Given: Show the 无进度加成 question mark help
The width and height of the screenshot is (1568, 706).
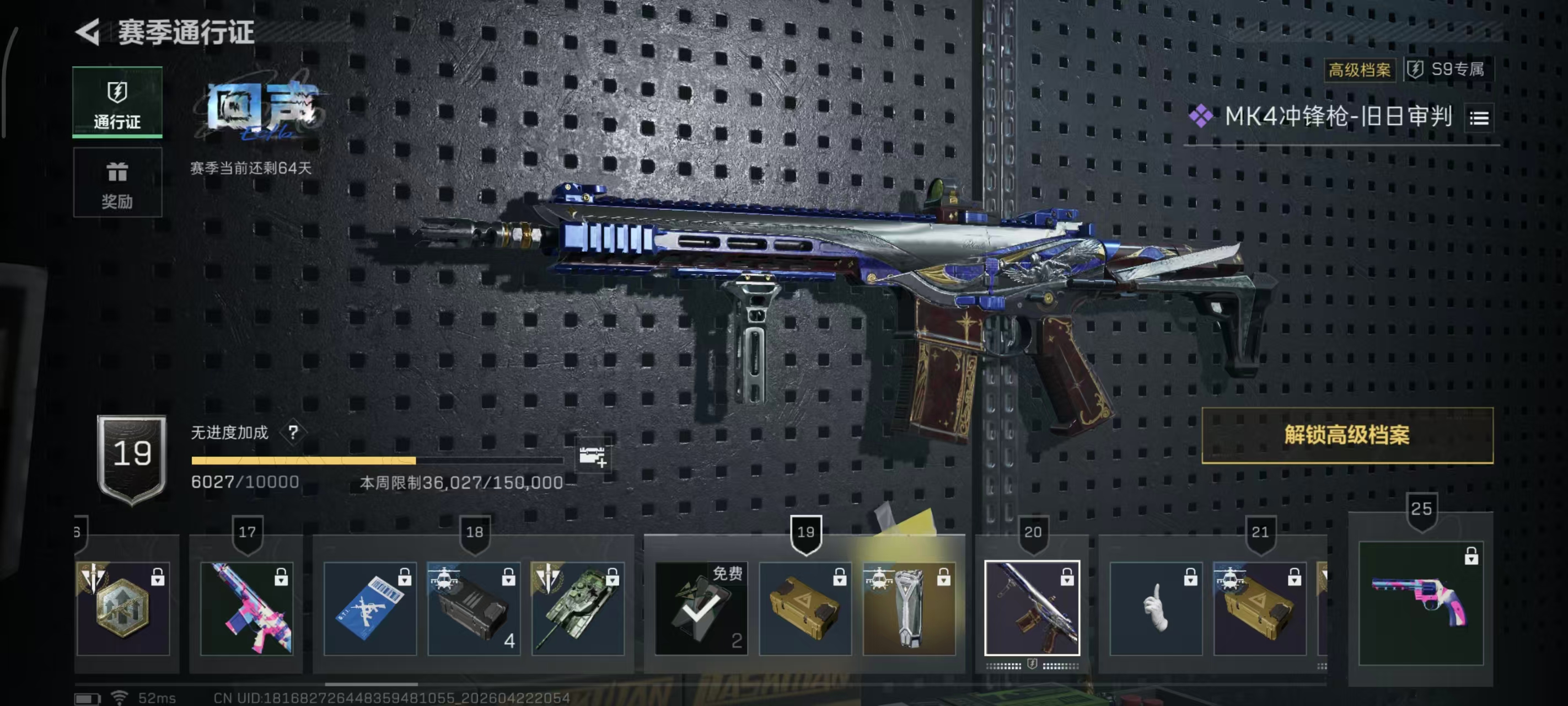Looking at the screenshot, I should pyautogui.click(x=293, y=432).
